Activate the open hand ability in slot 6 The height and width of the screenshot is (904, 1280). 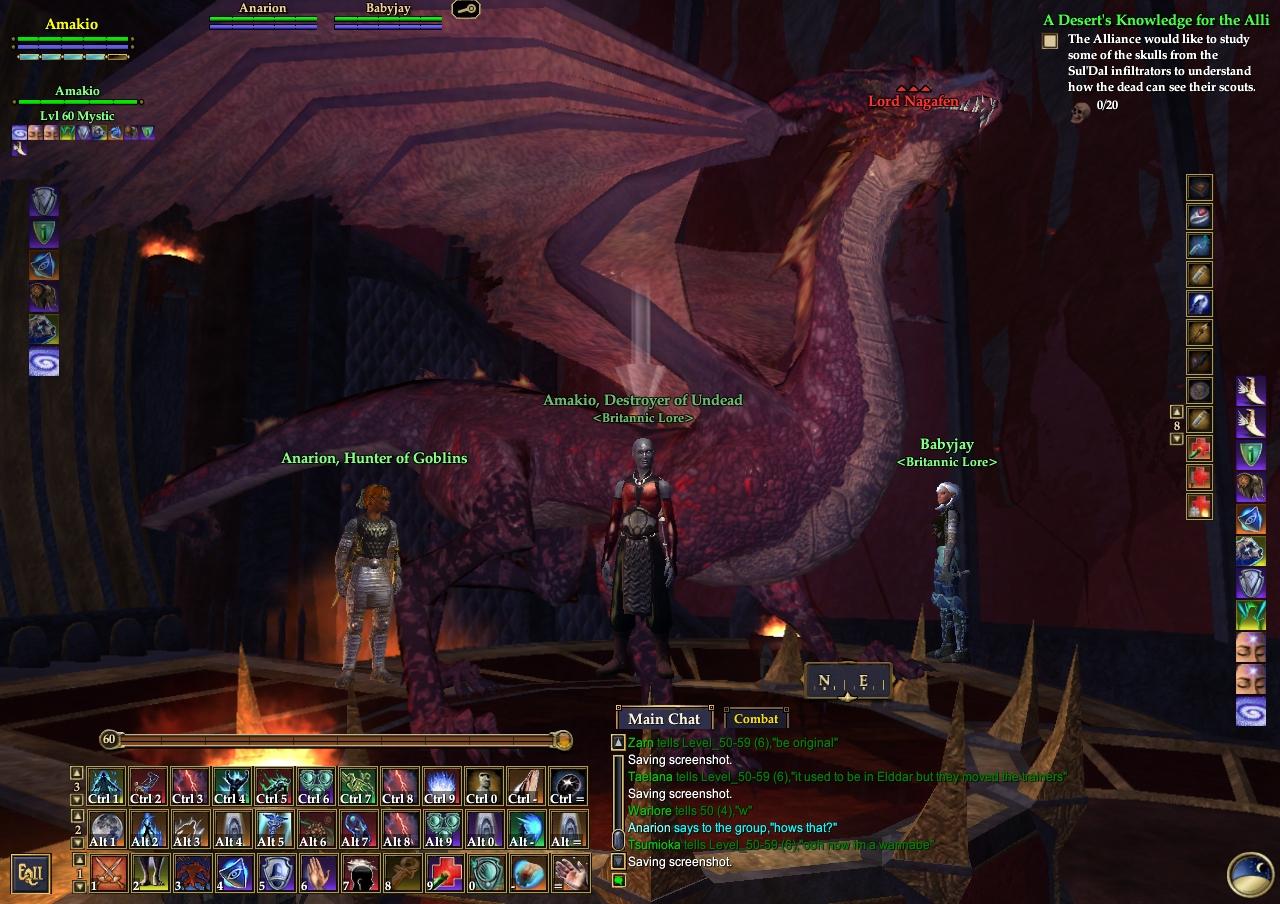[318, 873]
